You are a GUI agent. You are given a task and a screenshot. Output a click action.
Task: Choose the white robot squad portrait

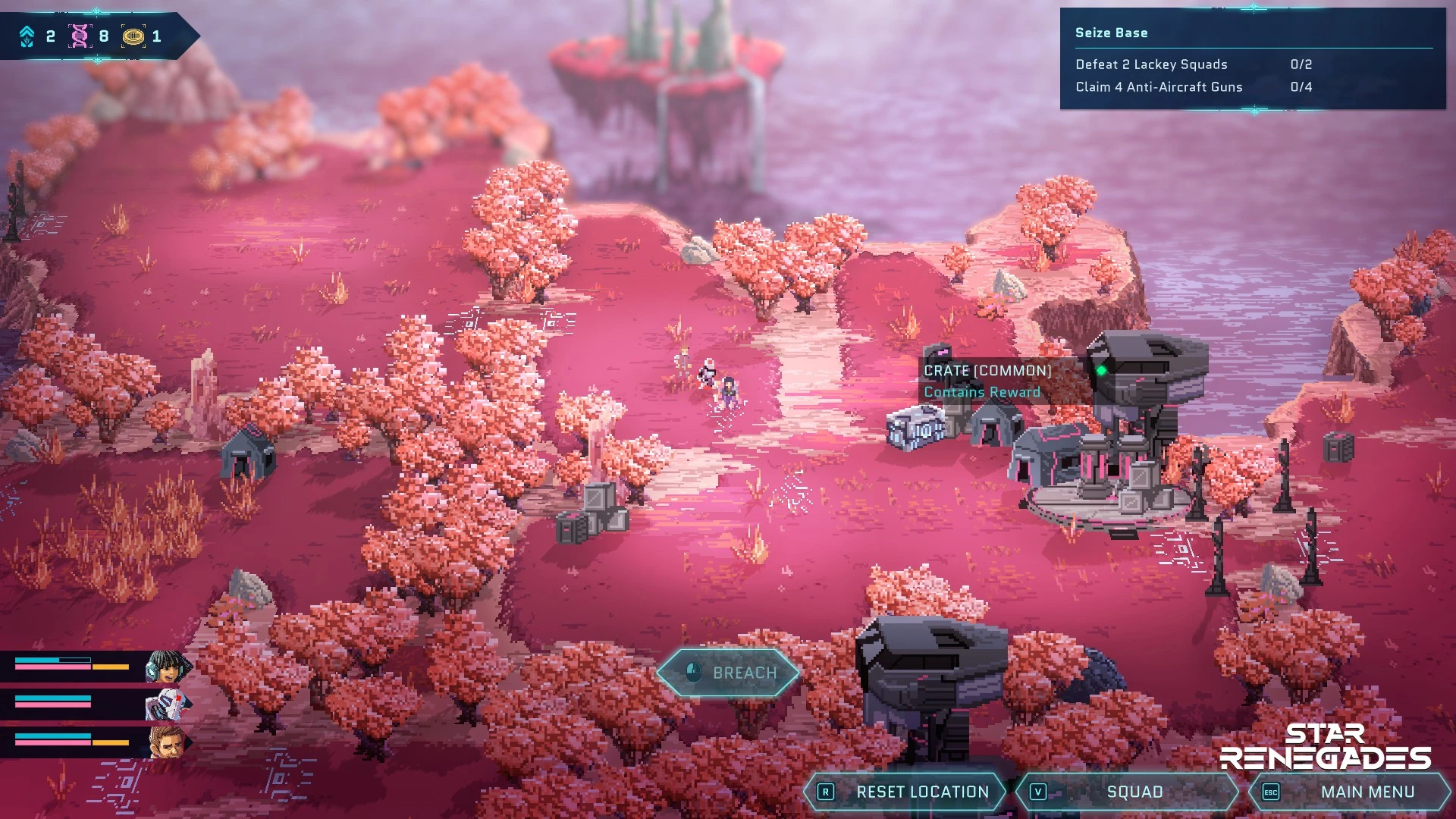click(166, 704)
